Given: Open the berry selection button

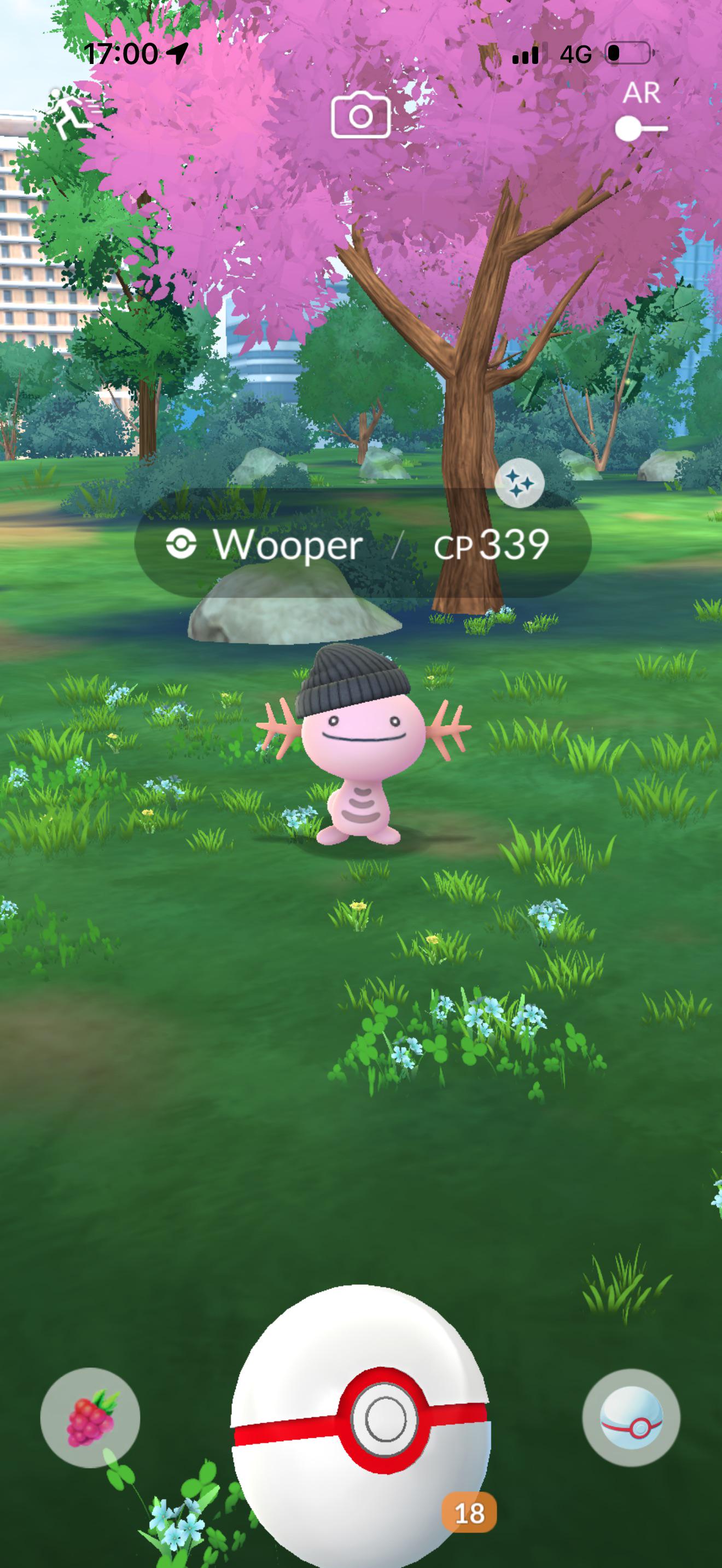Looking at the screenshot, I should (90, 1417).
